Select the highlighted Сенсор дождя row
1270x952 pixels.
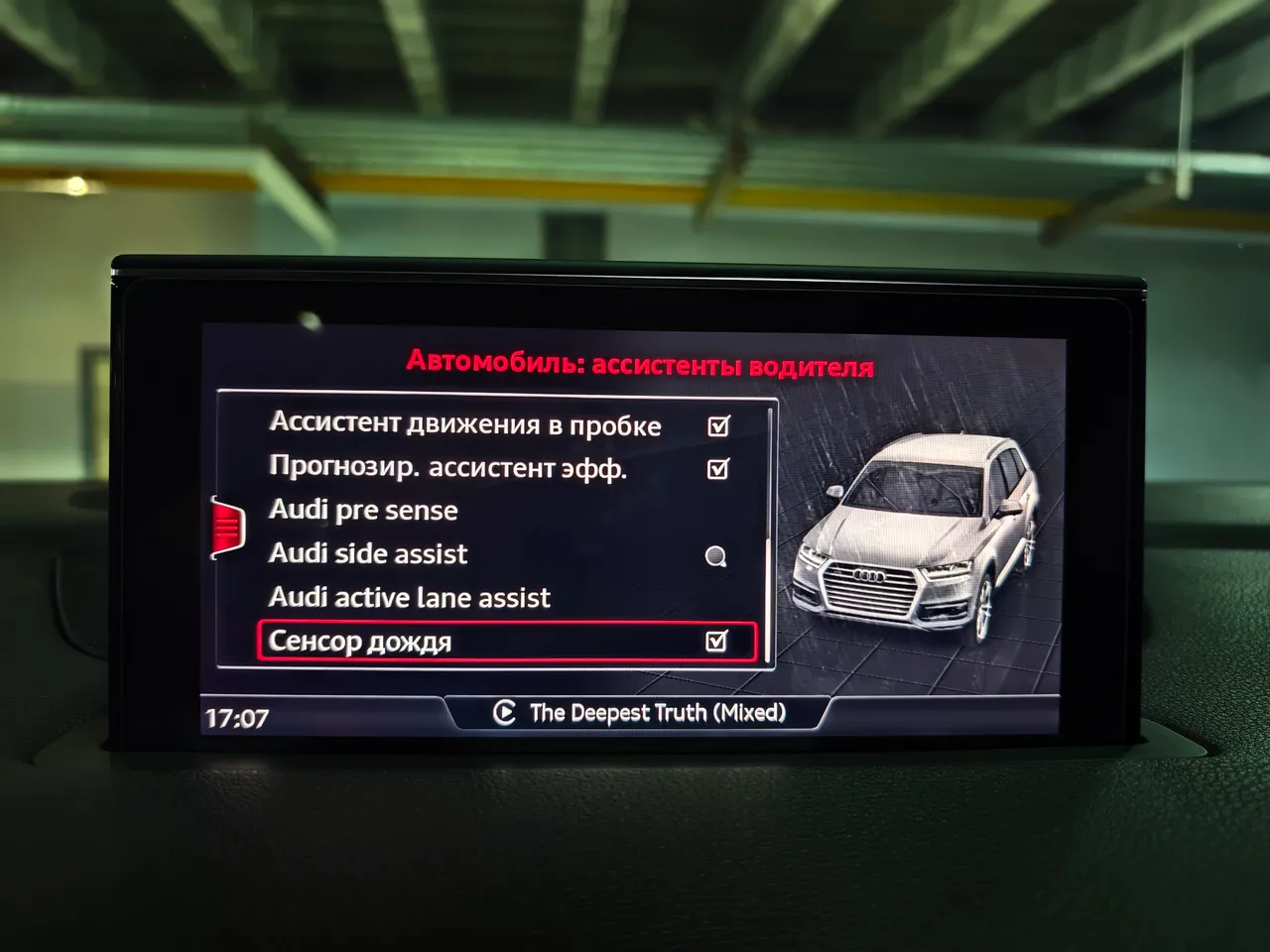click(x=397, y=641)
